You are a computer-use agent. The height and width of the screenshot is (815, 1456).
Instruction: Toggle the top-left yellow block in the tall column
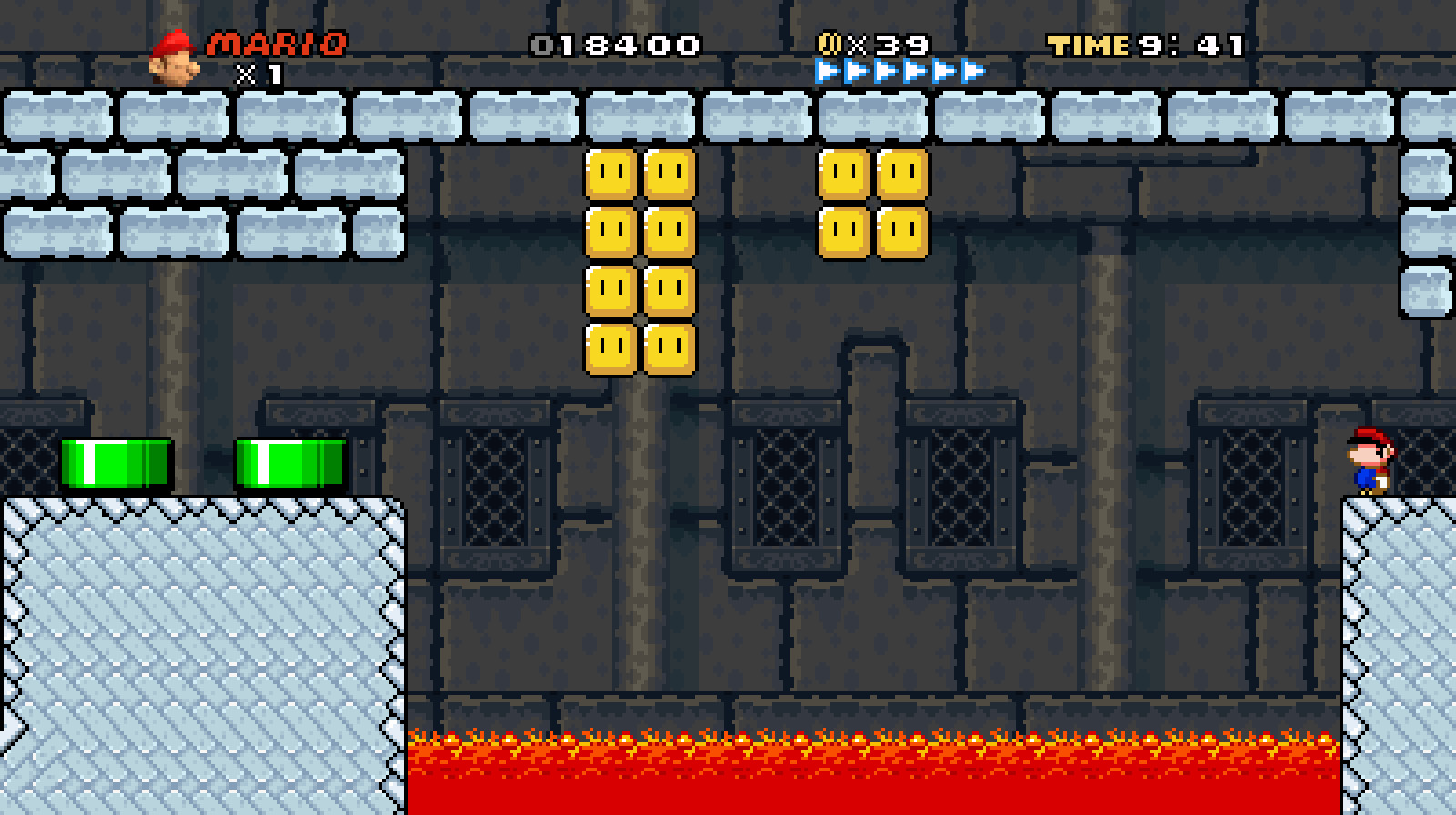(608, 173)
